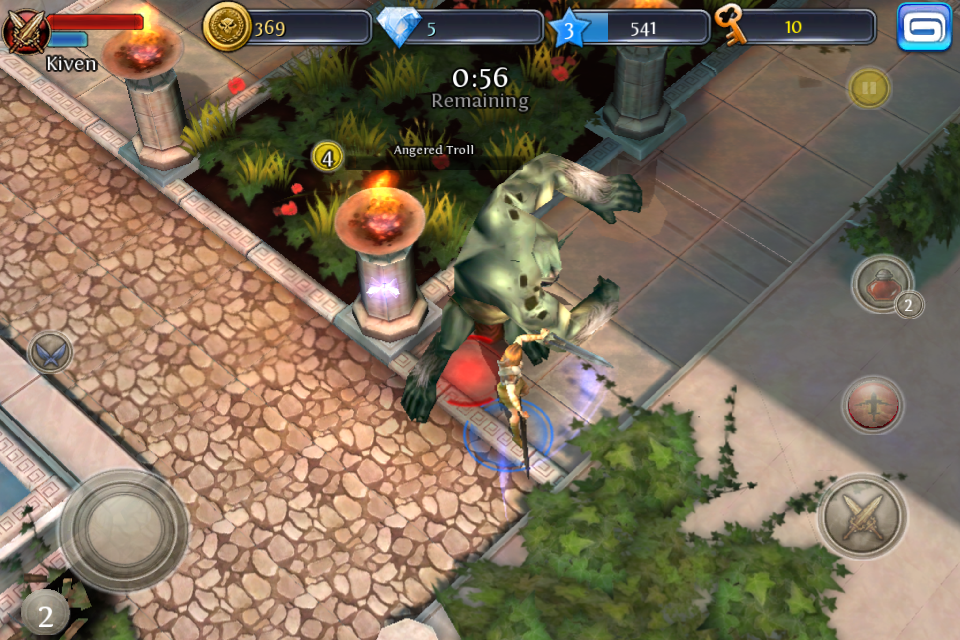Screen dimensions: 960x640
Task: Tap the diamond gem currency icon
Action: [x=400, y=27]
